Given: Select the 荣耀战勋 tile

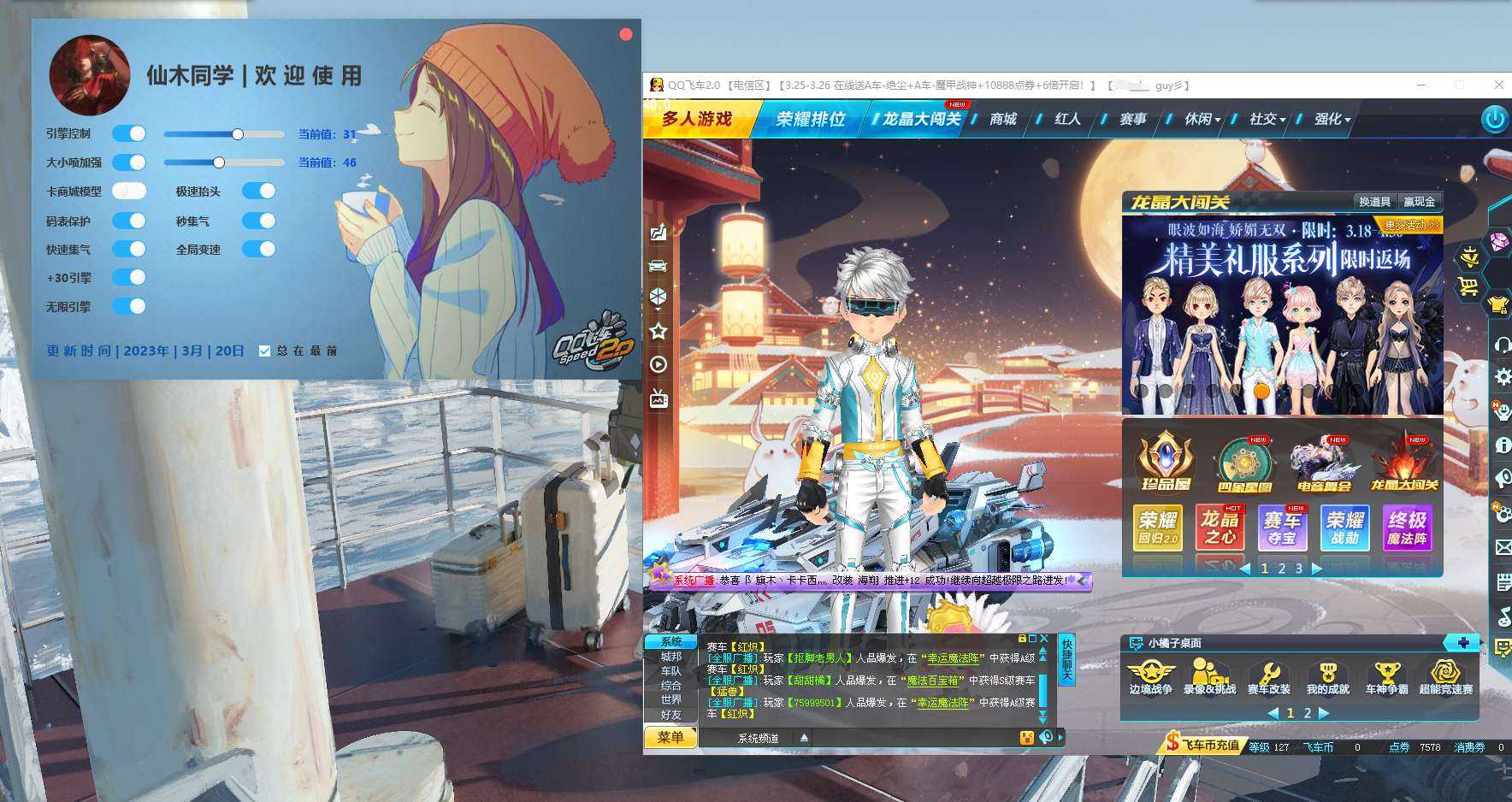Looking at the screenshot, I should (1344, 528).
